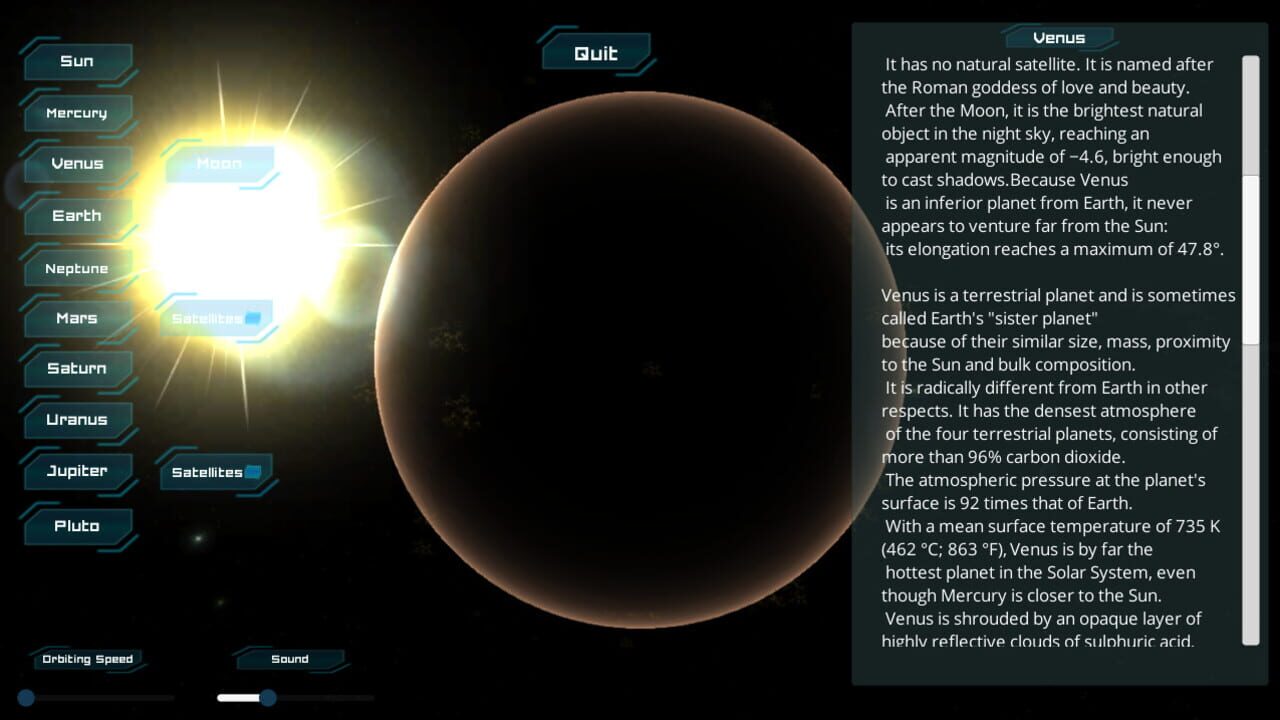Open the Uranus entry

pyautogui.click(x=78, y=419)
